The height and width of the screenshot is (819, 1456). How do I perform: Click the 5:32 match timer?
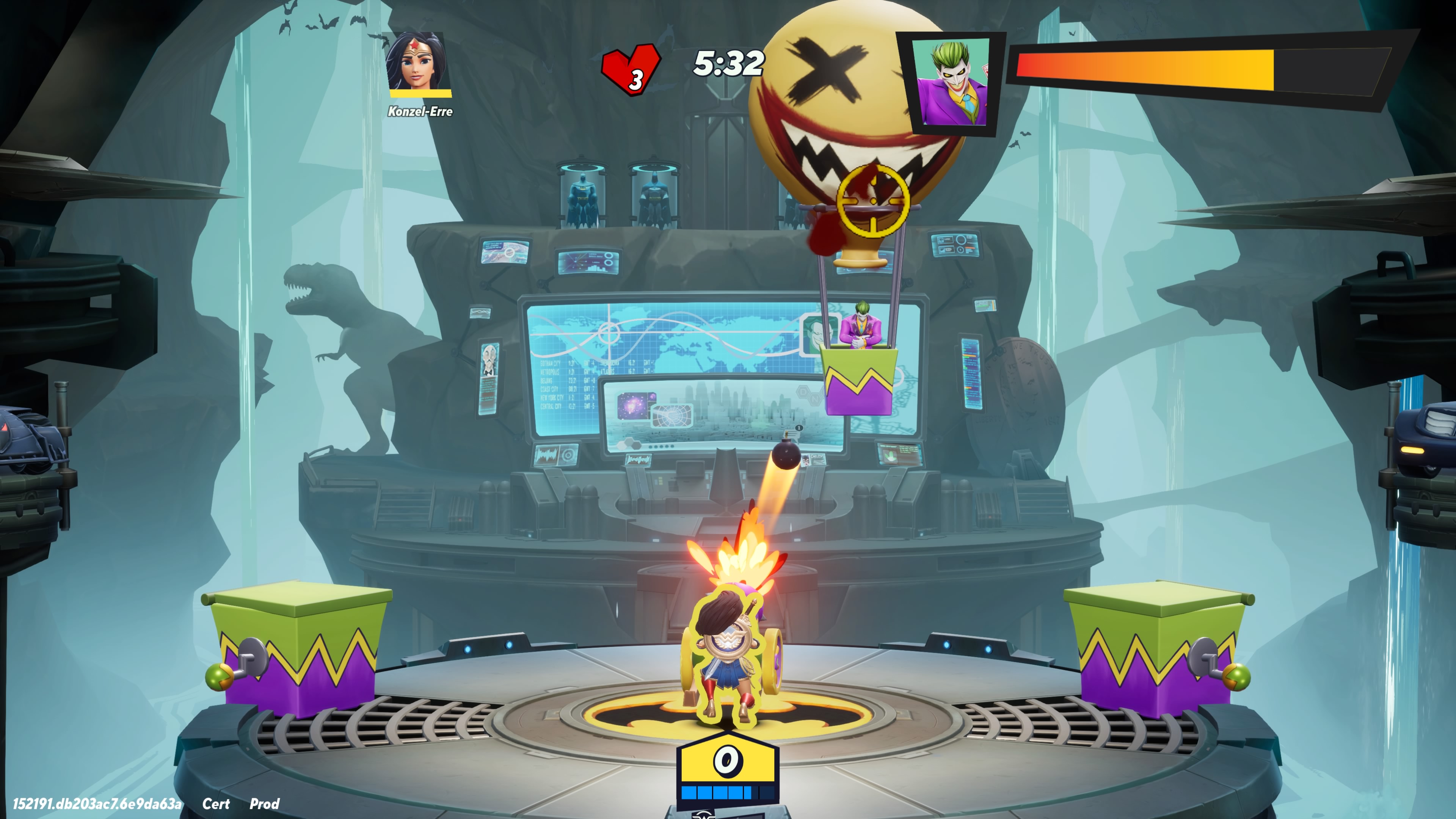pyautogui.click(x=728, y=64)
